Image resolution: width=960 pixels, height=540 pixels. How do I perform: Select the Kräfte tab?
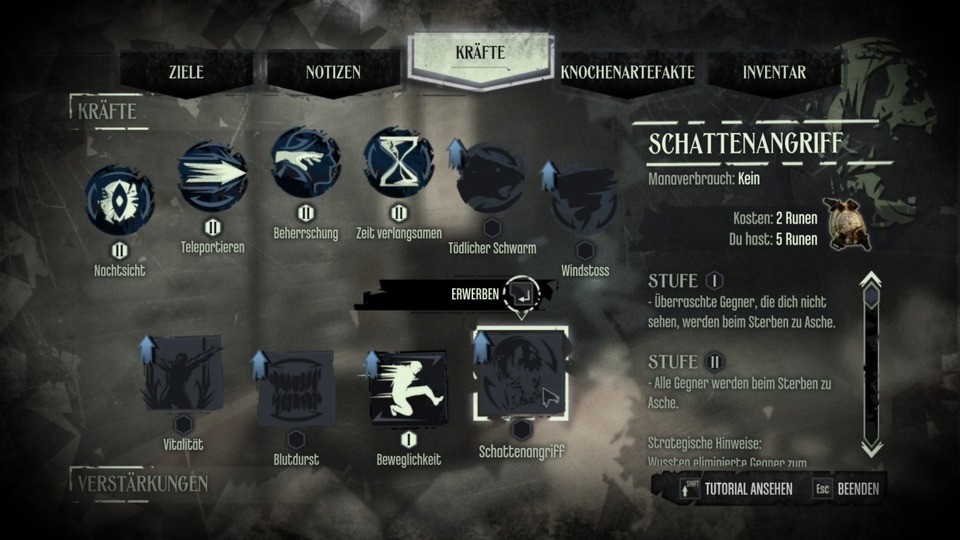[x=480, y=54]
